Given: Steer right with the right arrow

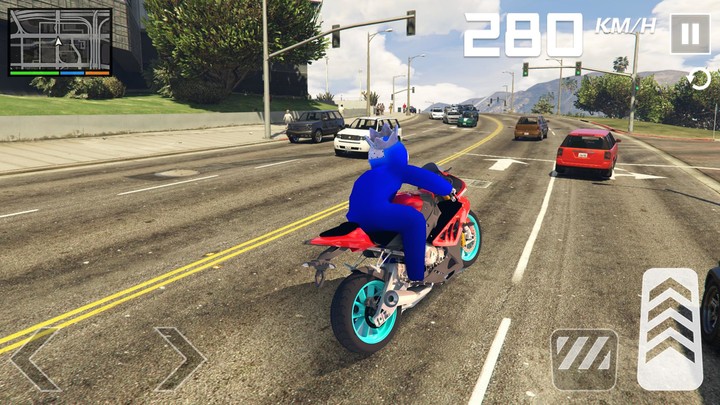Looking at the screenshot, I should click(x=180, y=358).
